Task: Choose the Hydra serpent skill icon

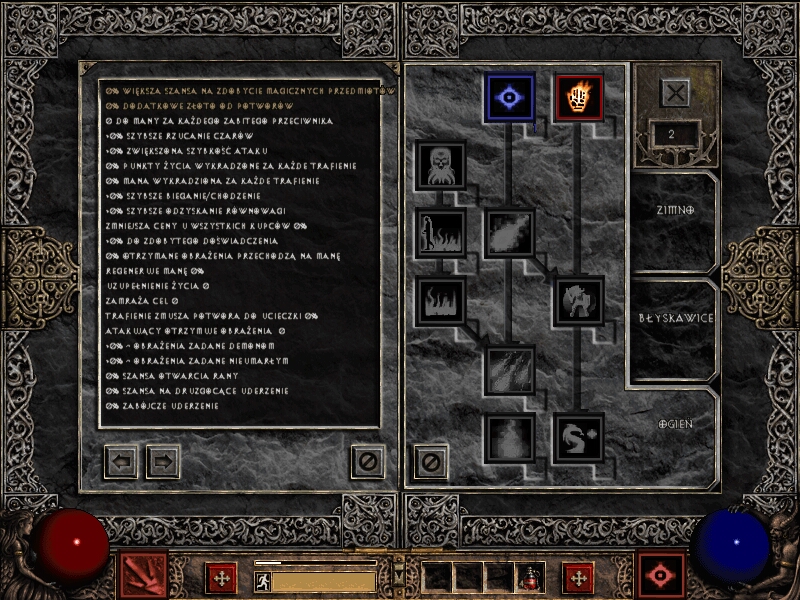Action: 580,438
